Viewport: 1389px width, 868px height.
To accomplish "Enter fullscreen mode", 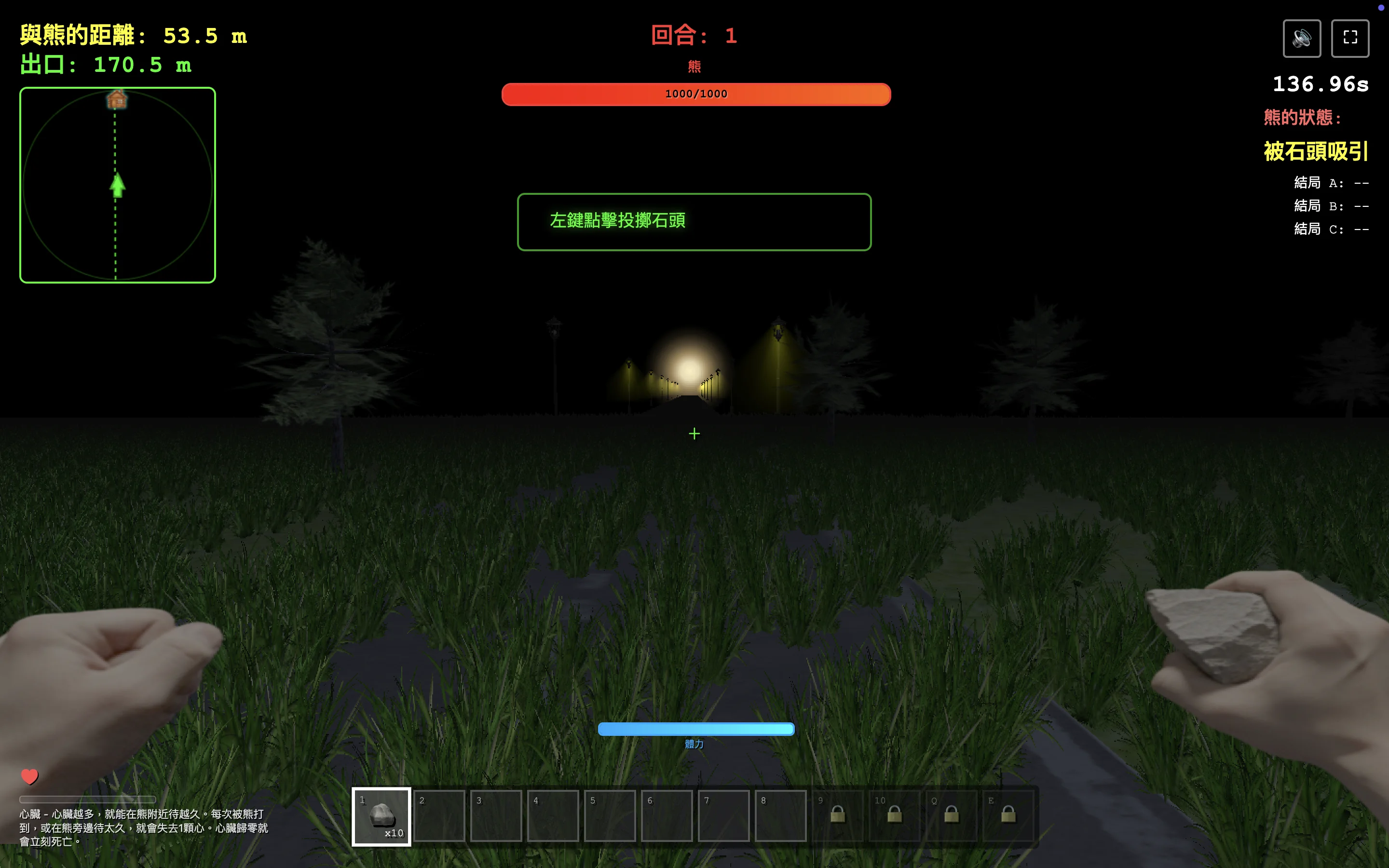I will (x=1349, y=39).
